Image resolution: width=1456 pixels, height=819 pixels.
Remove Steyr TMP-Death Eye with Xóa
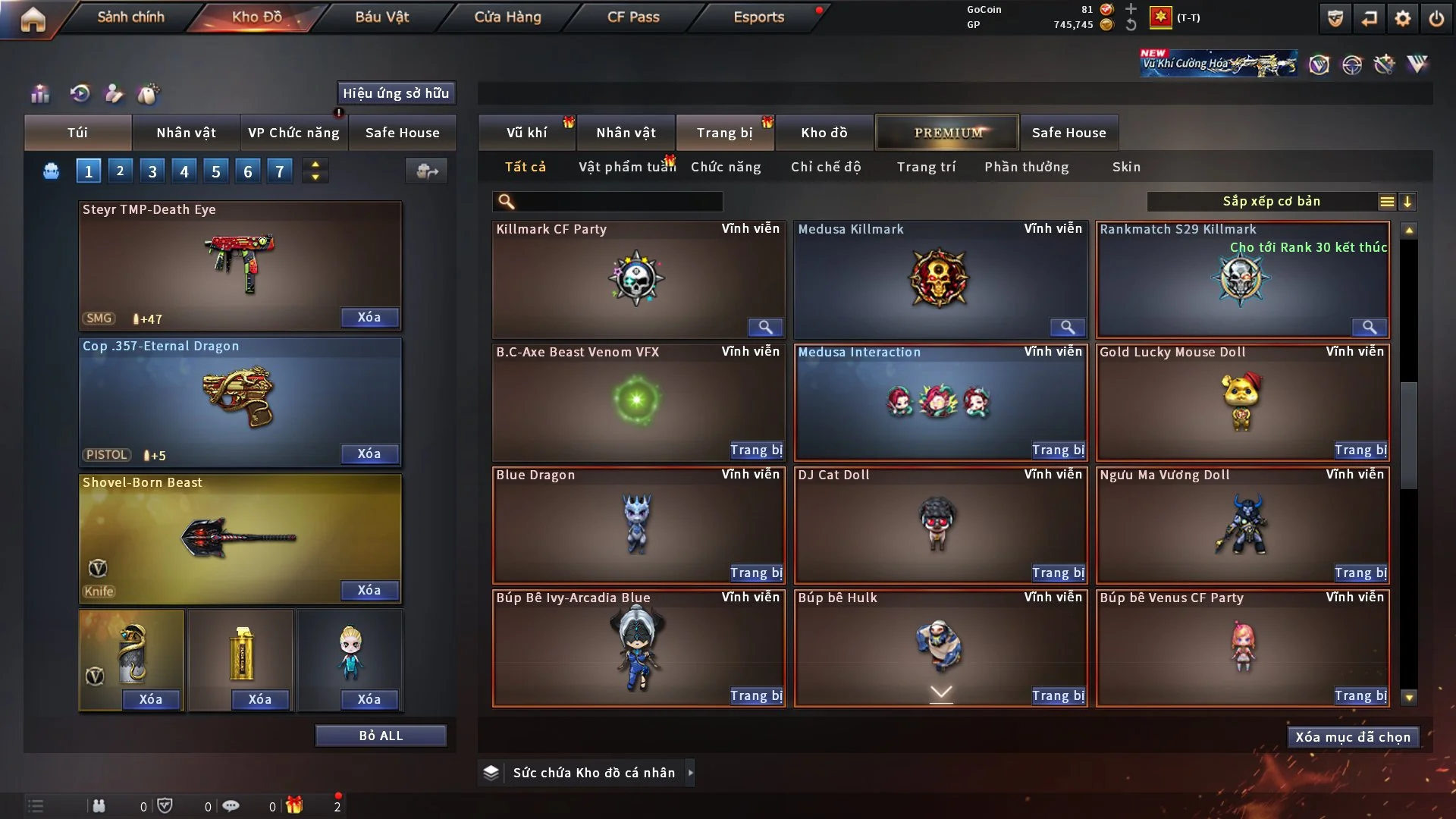pos(369,318)
